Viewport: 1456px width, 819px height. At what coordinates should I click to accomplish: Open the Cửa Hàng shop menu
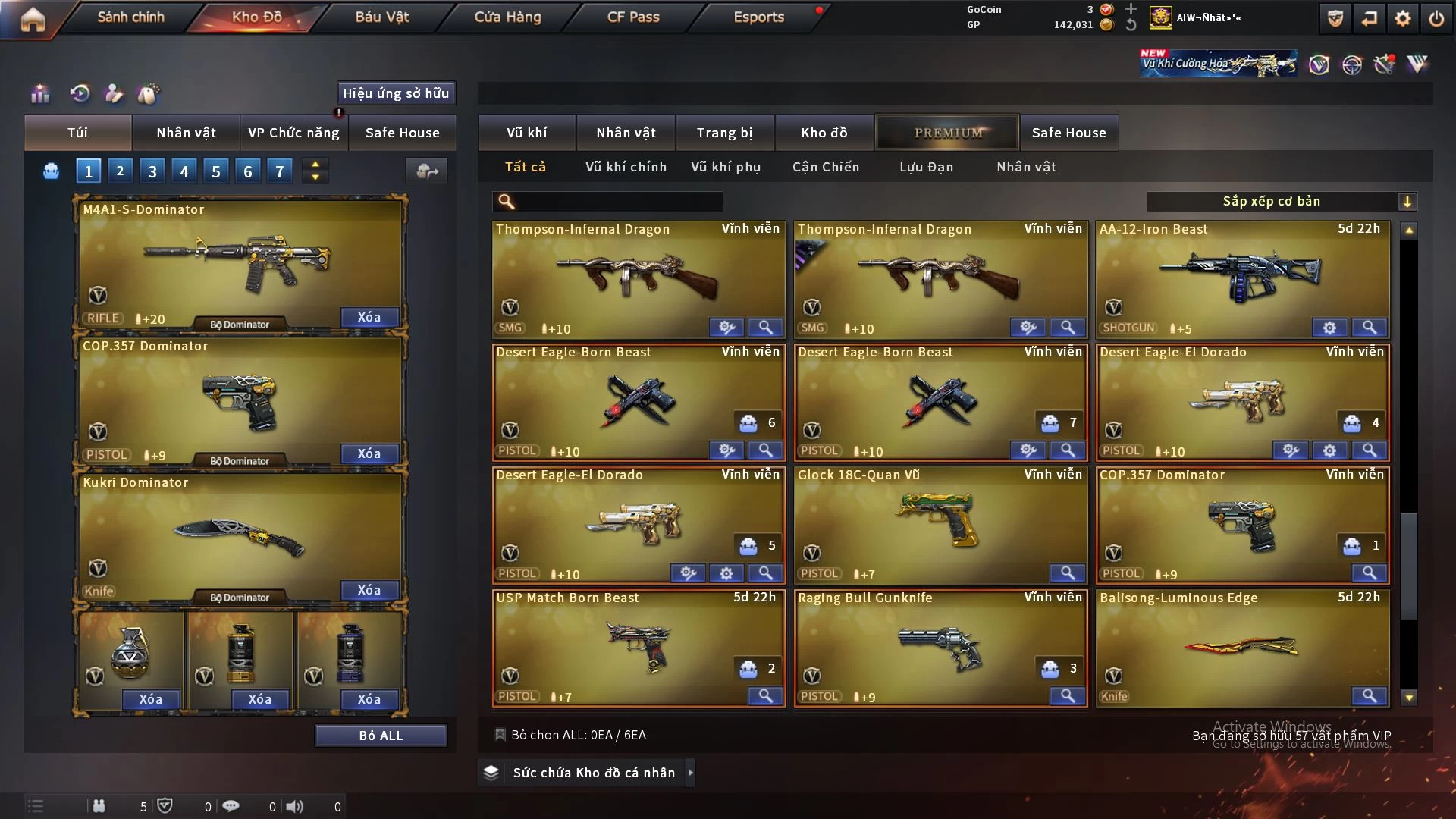(x=507, y=17)
